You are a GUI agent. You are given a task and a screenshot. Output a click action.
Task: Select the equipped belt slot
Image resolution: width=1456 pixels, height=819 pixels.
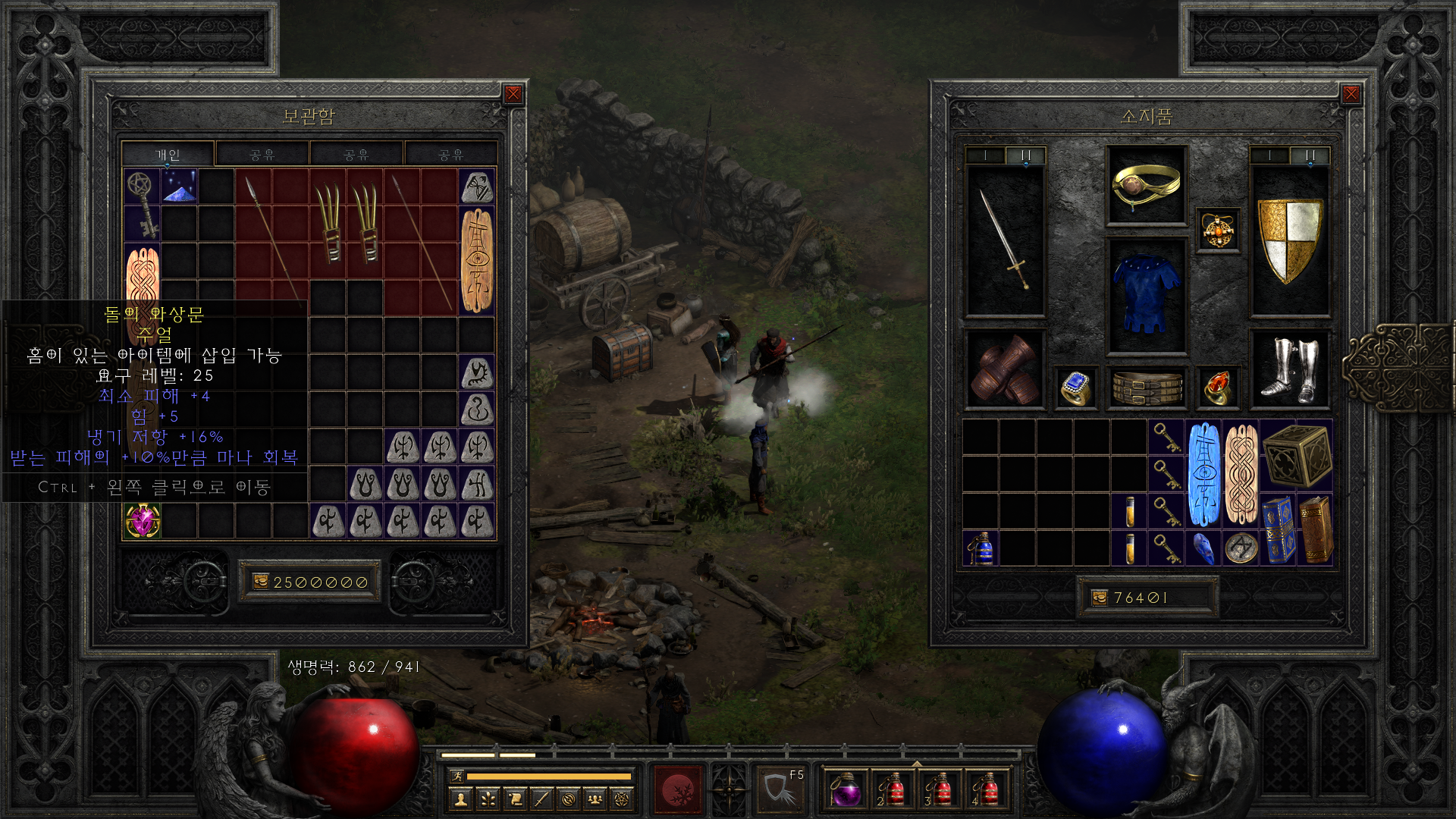coord(1146,388)
